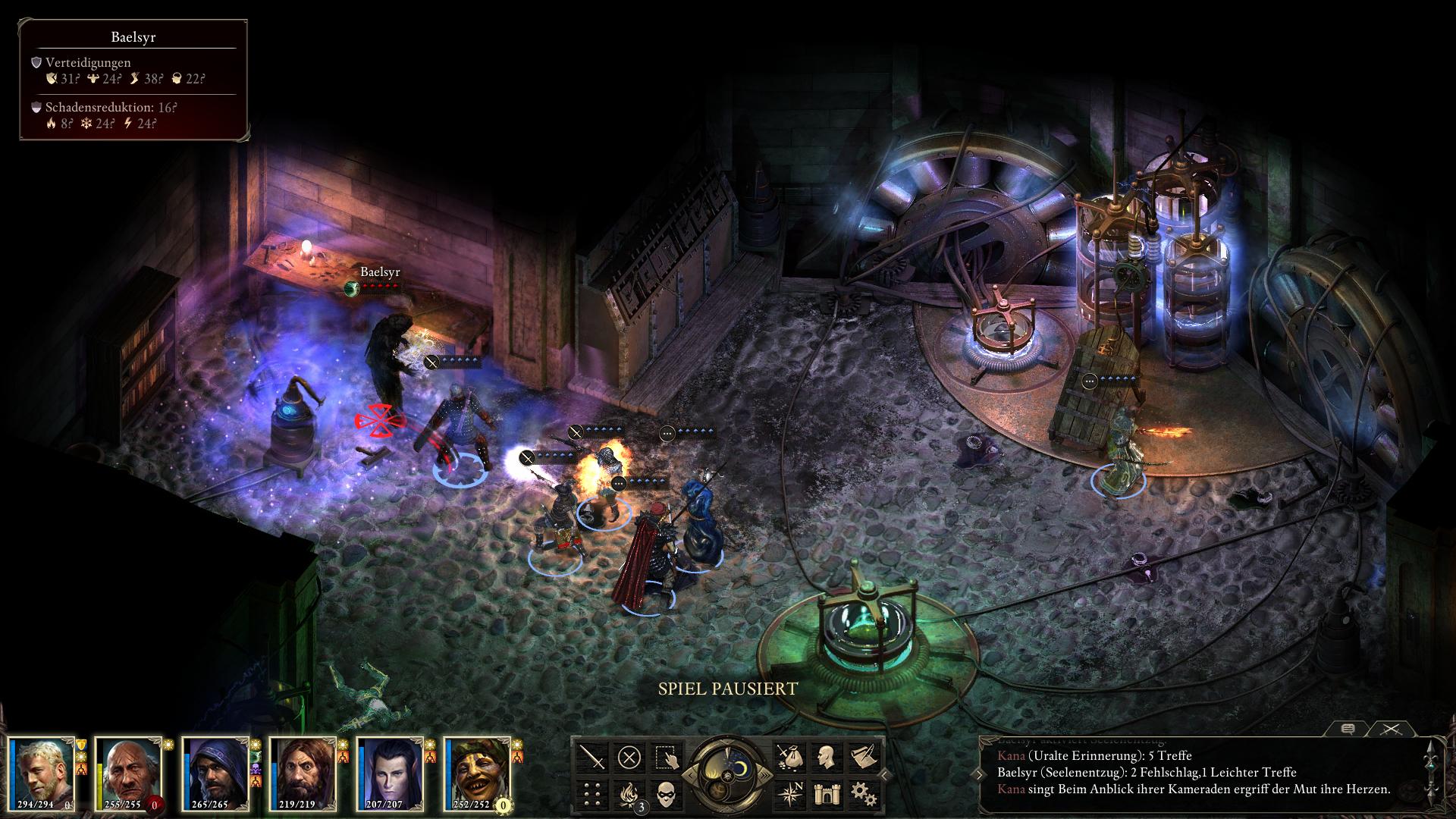
Task: Switch to the crossed swords combat log tab
Action: (x=1390, y=729)
